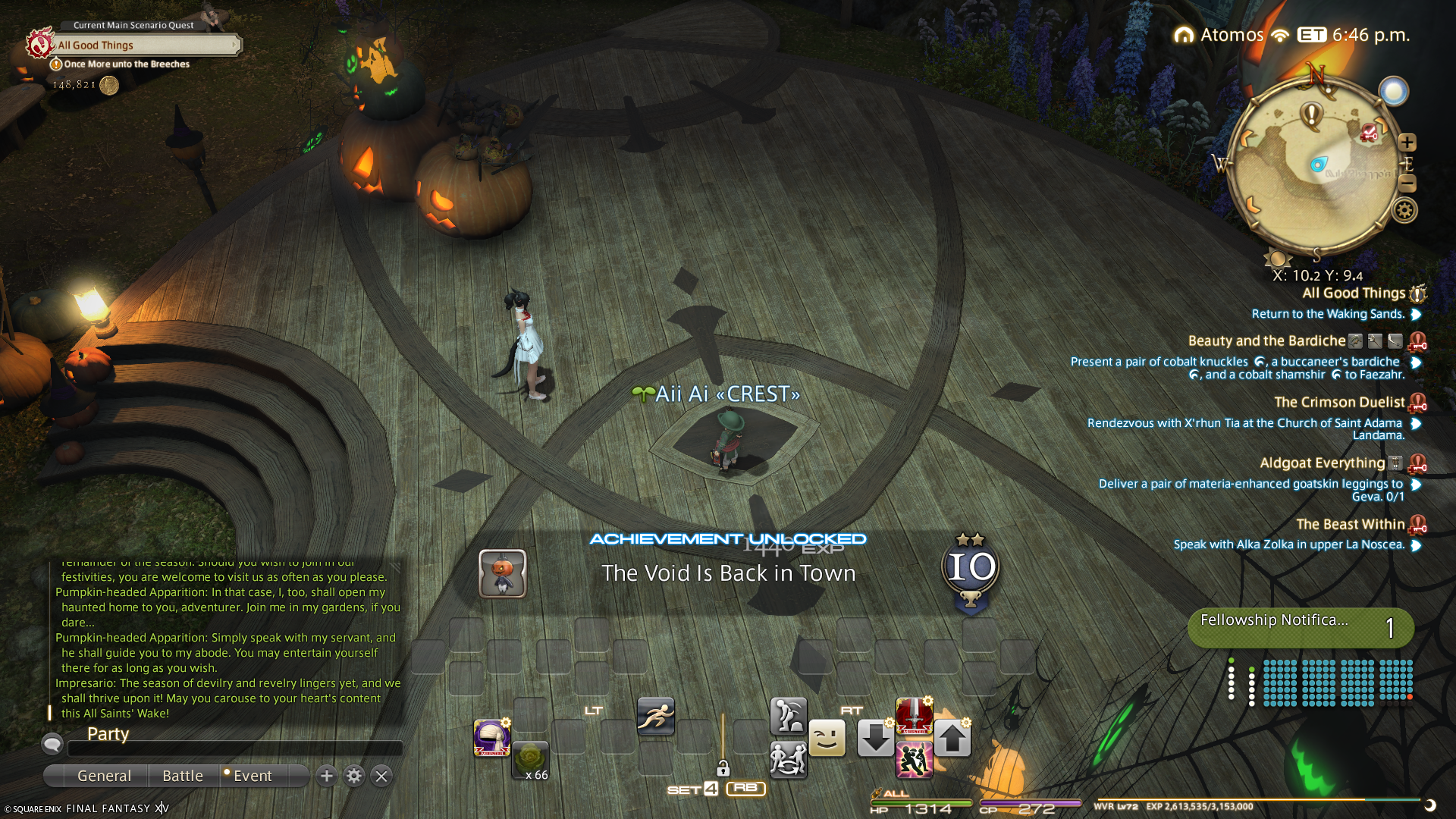Click the chat mode speech bubble icon
This screenshot has width=1456, height=819.
[x=52, y=744]
